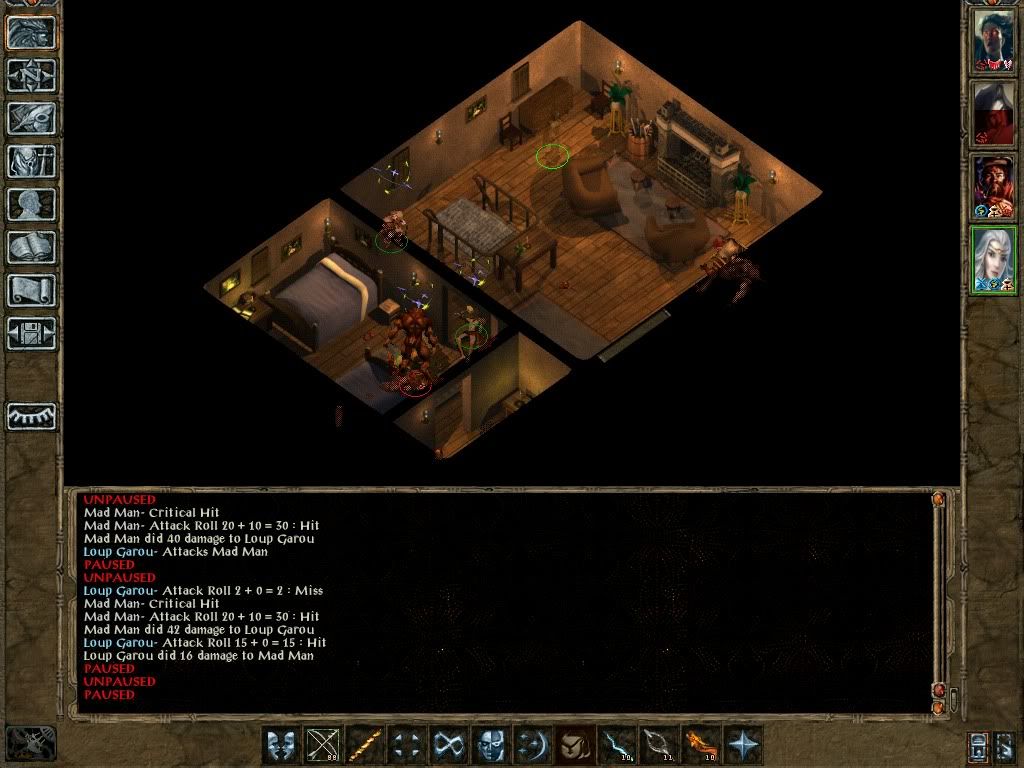
Task: Use the flame wand quick item
Action: 701,745
